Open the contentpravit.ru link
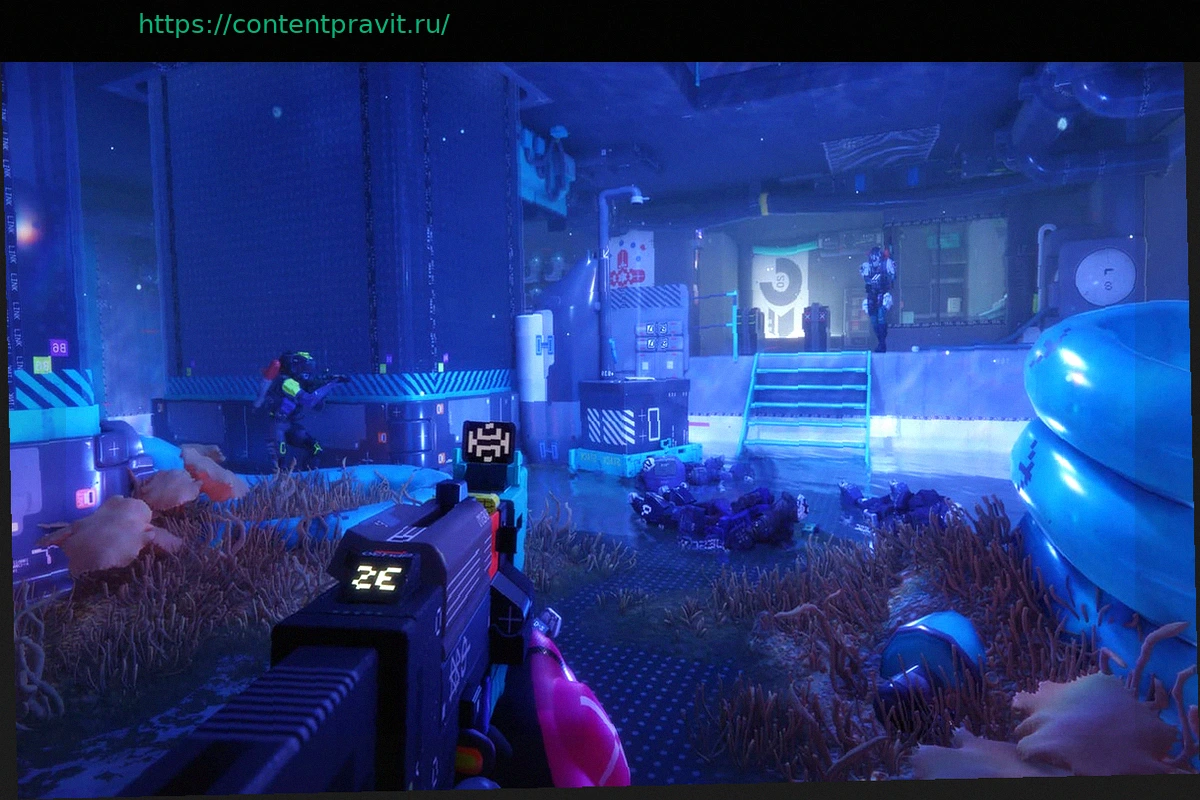 293,25
